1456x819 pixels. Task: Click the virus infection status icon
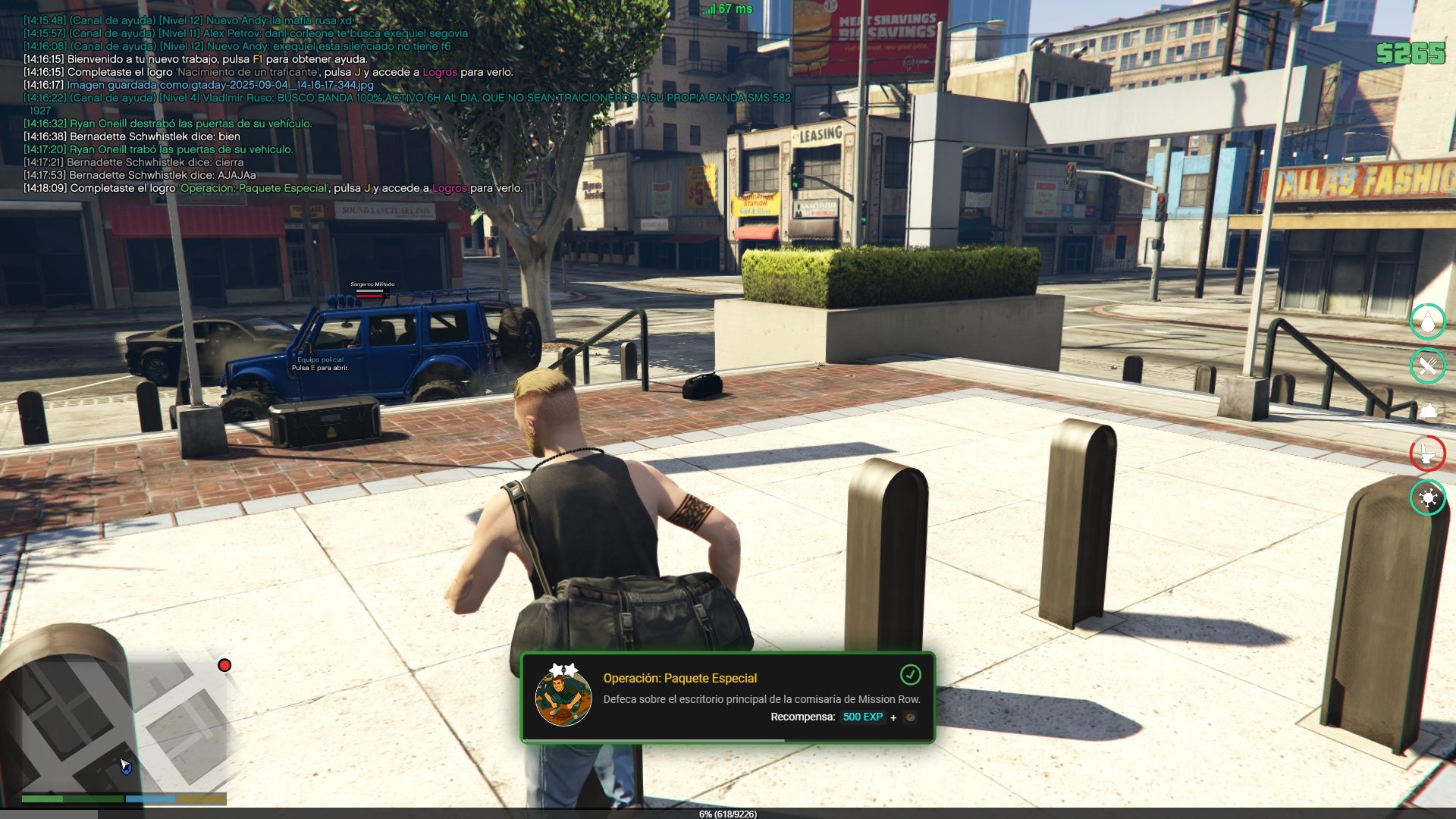1427,497
